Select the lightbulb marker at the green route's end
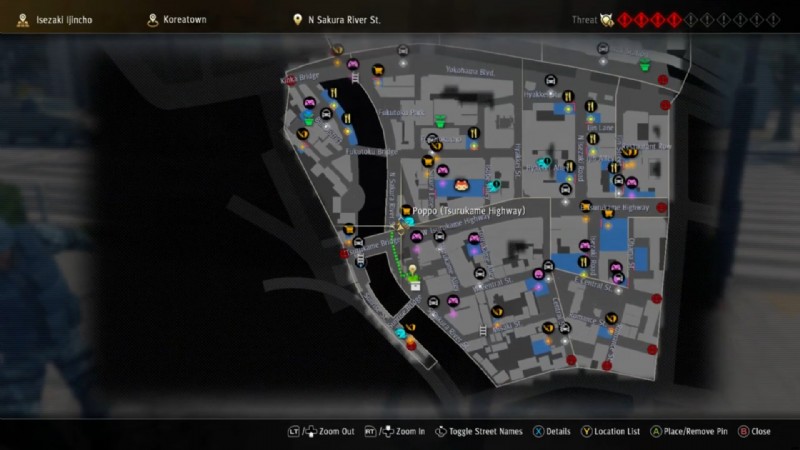 click(411, 271)
